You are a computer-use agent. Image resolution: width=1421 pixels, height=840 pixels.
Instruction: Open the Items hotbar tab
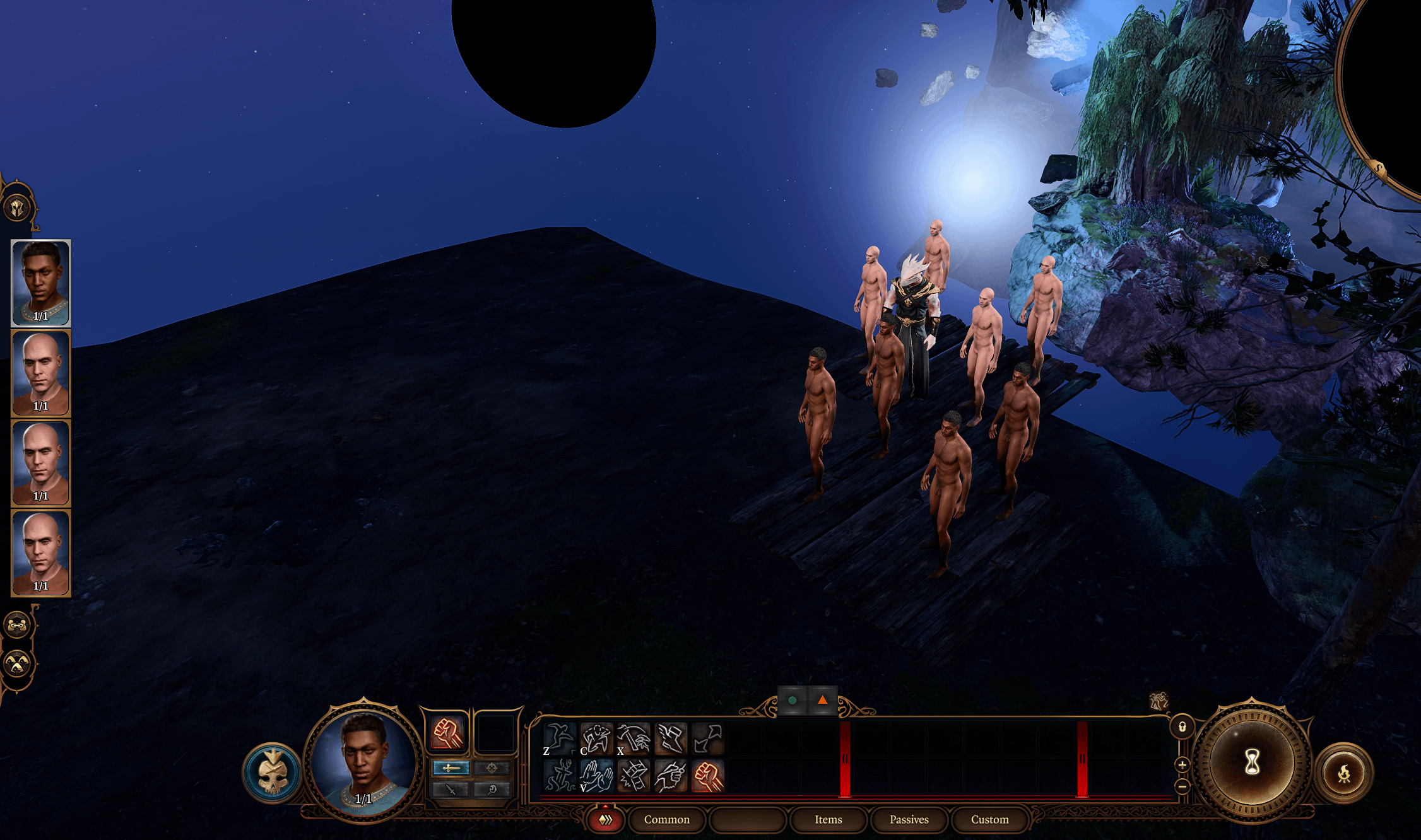pos(828,819)
